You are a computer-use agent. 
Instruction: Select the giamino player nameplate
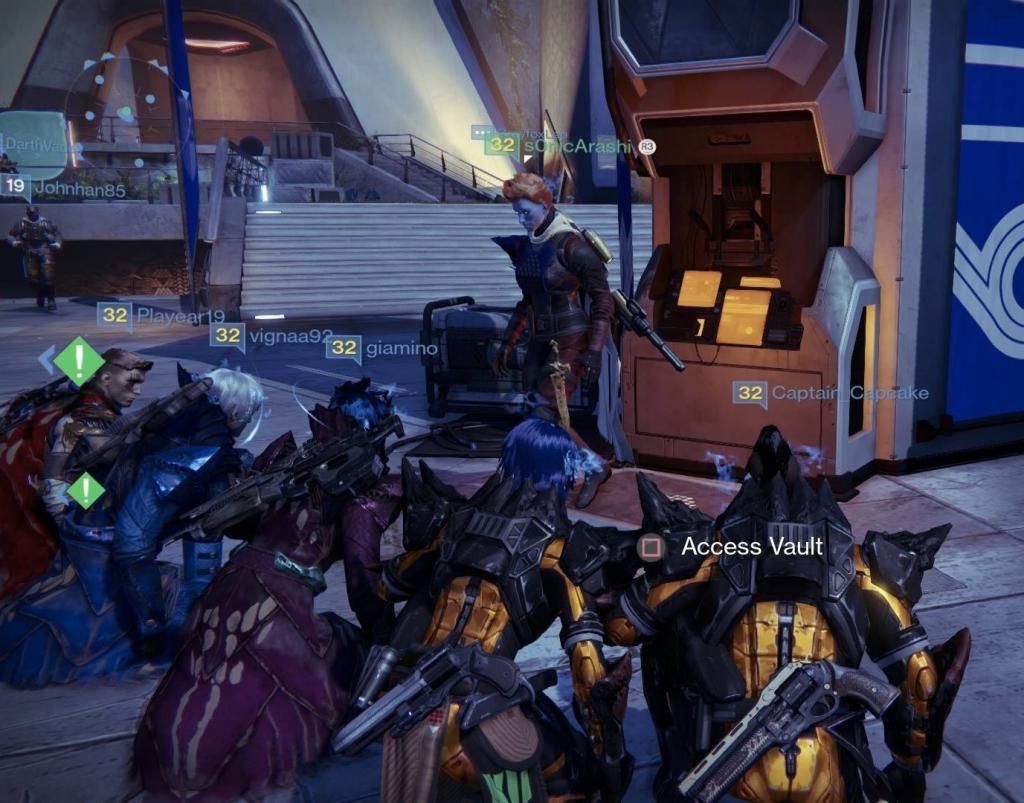[383, 348]
